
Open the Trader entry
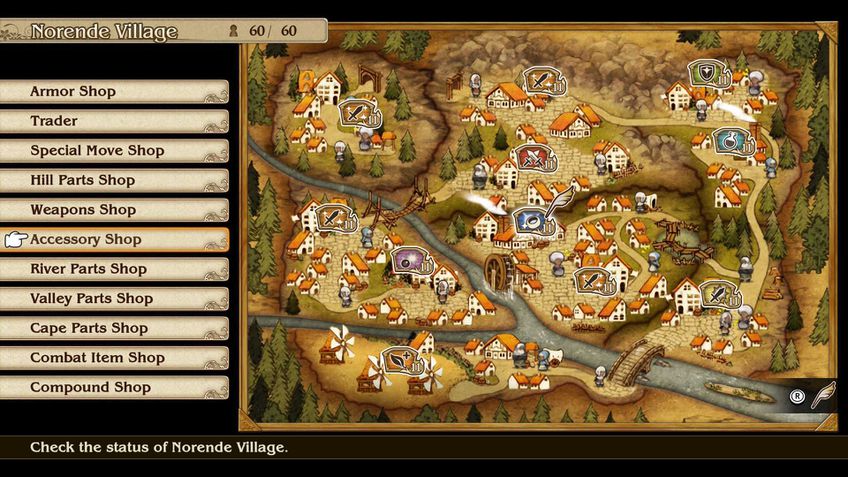click(x=114, y=121)
